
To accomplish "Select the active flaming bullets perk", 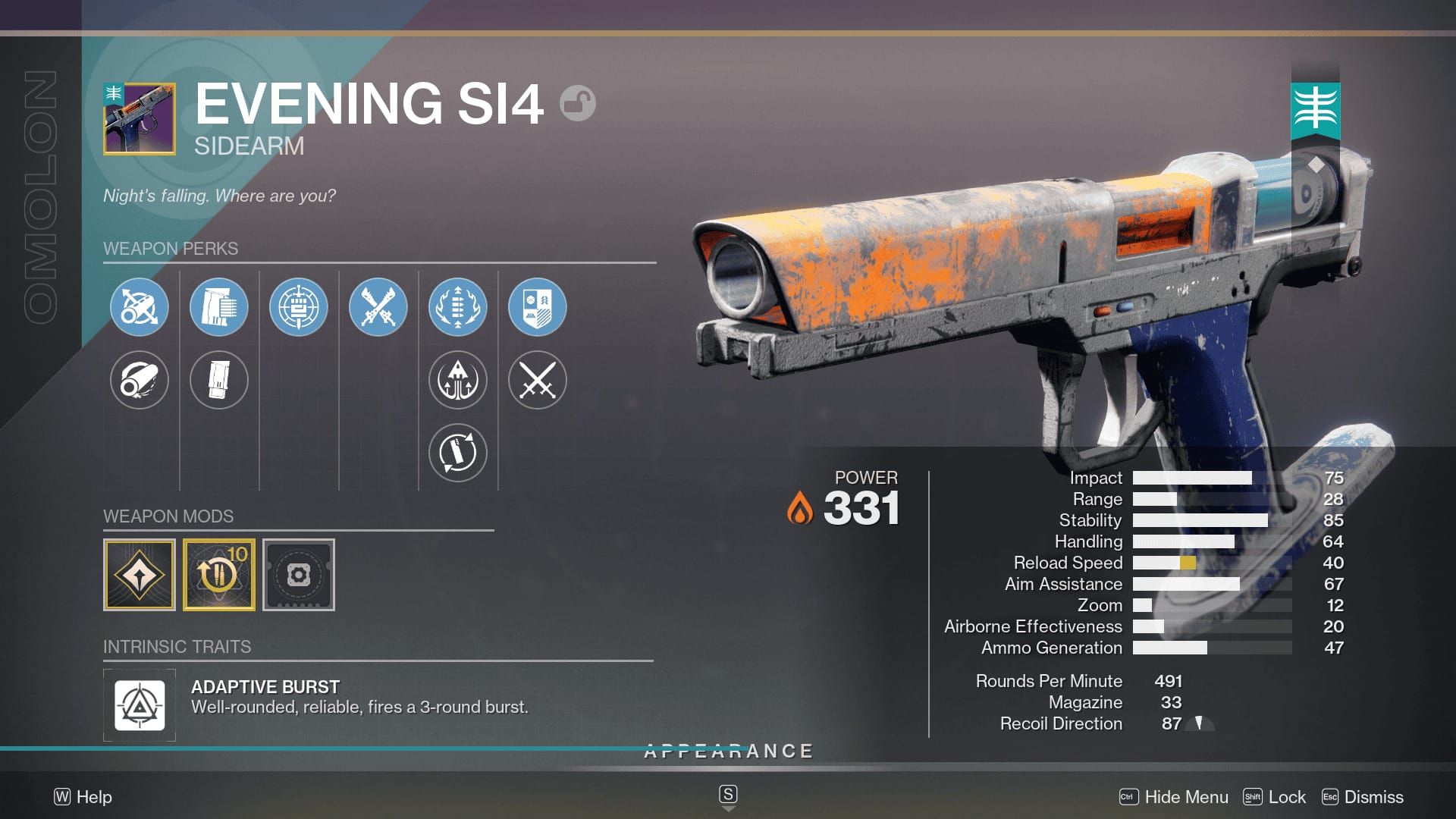I will 458,307.
